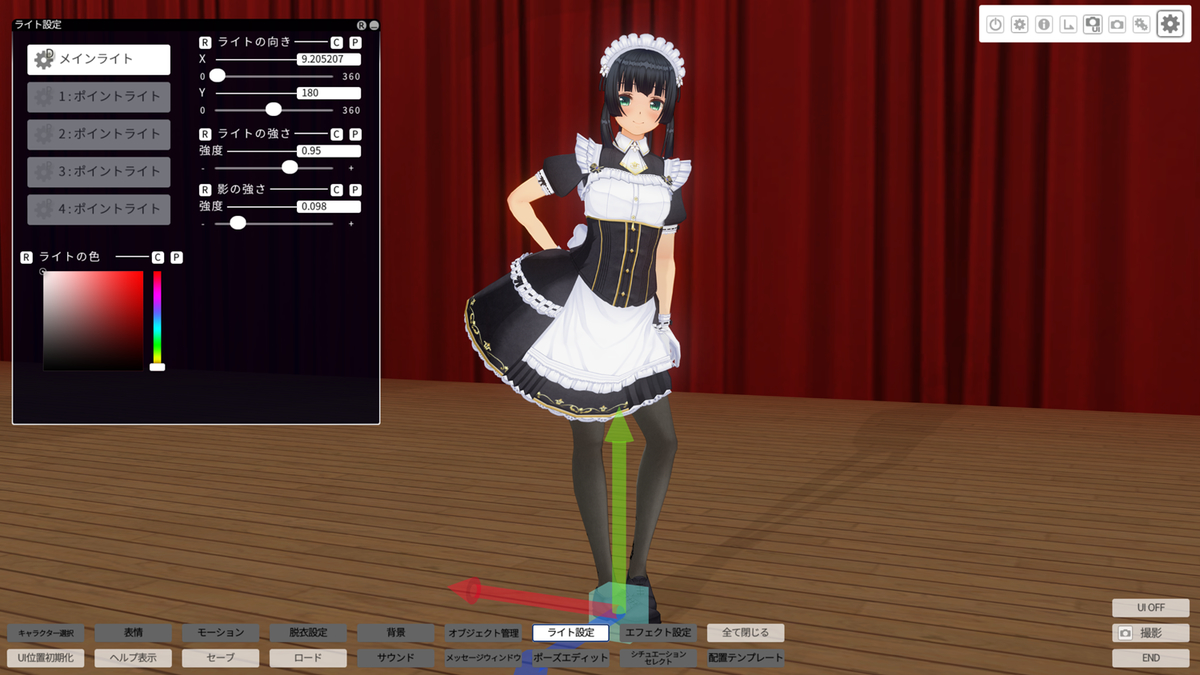This screenshot has height=675, width=1200.
Task: Open the 背景 background panel
Action: 396,632
